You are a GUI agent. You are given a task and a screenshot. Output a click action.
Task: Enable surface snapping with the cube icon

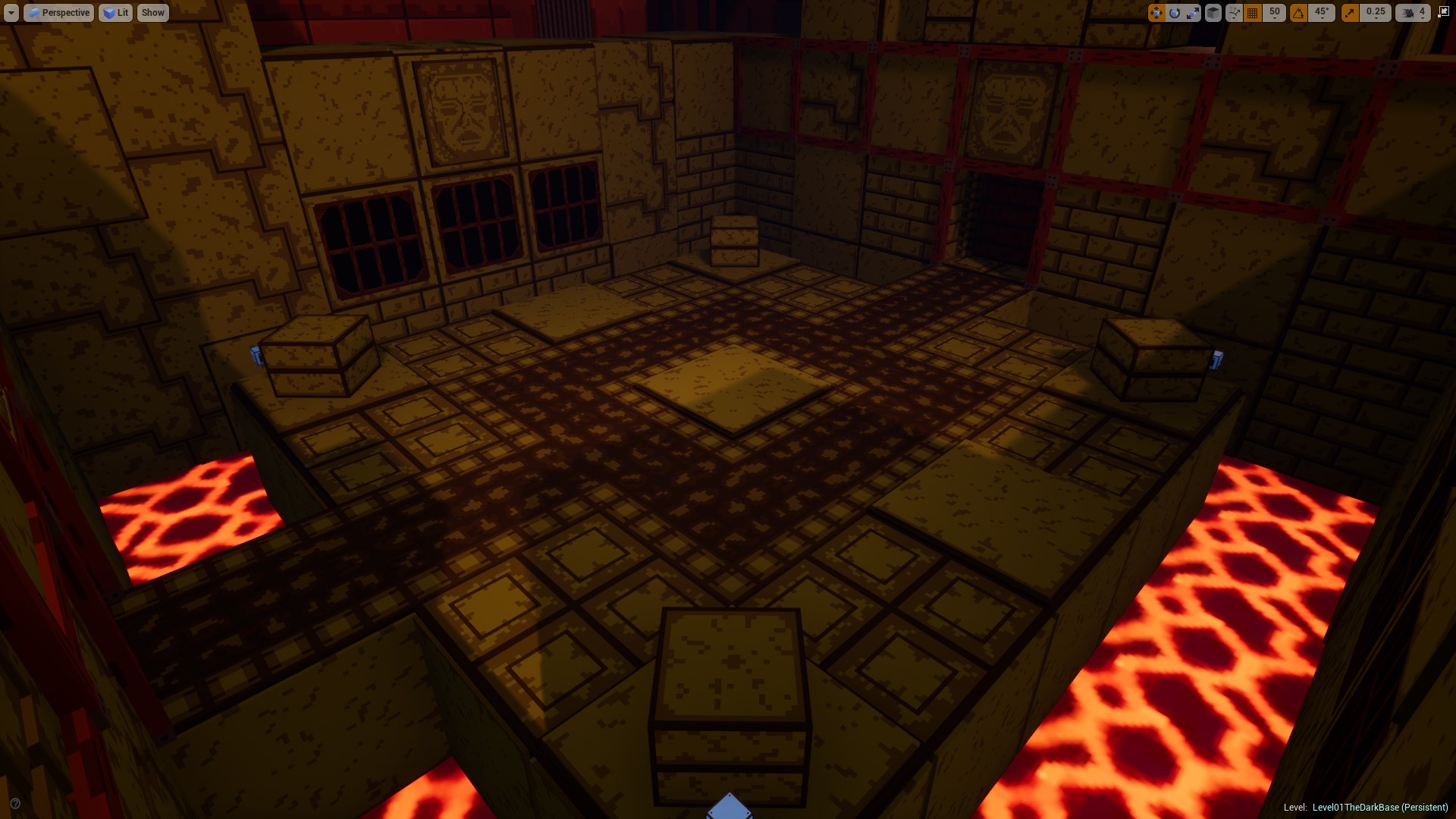[x=1213, y=12]
